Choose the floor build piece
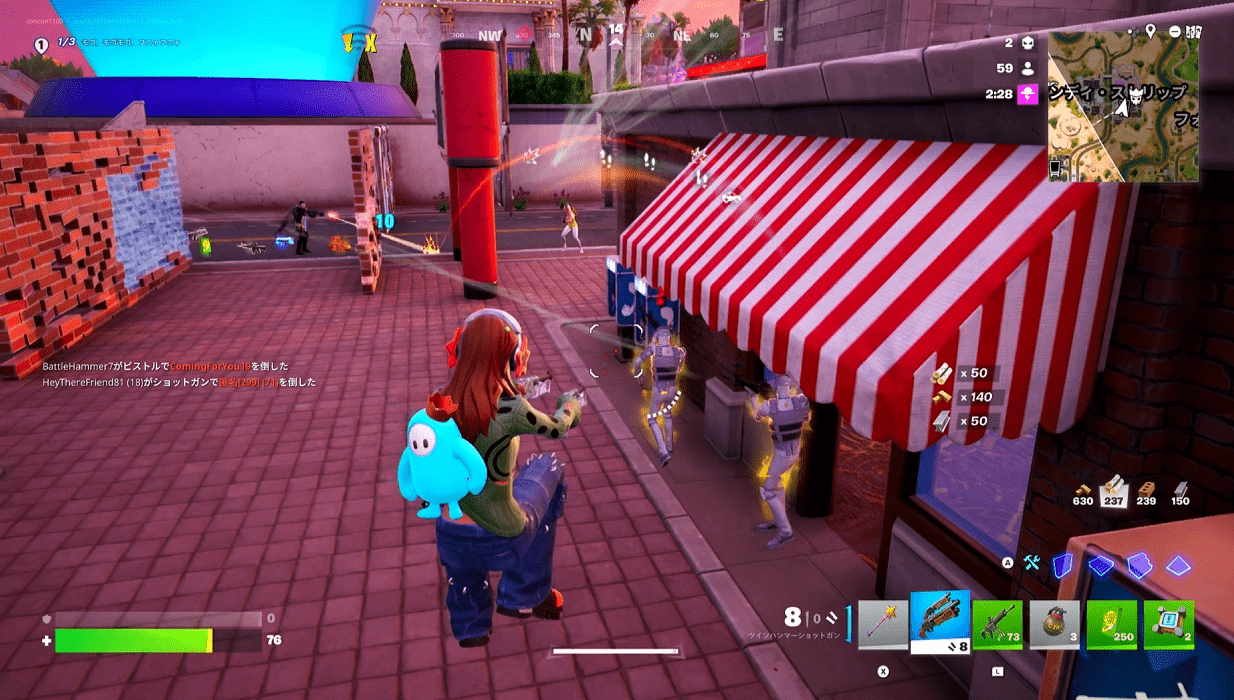 click(1101, 566)
